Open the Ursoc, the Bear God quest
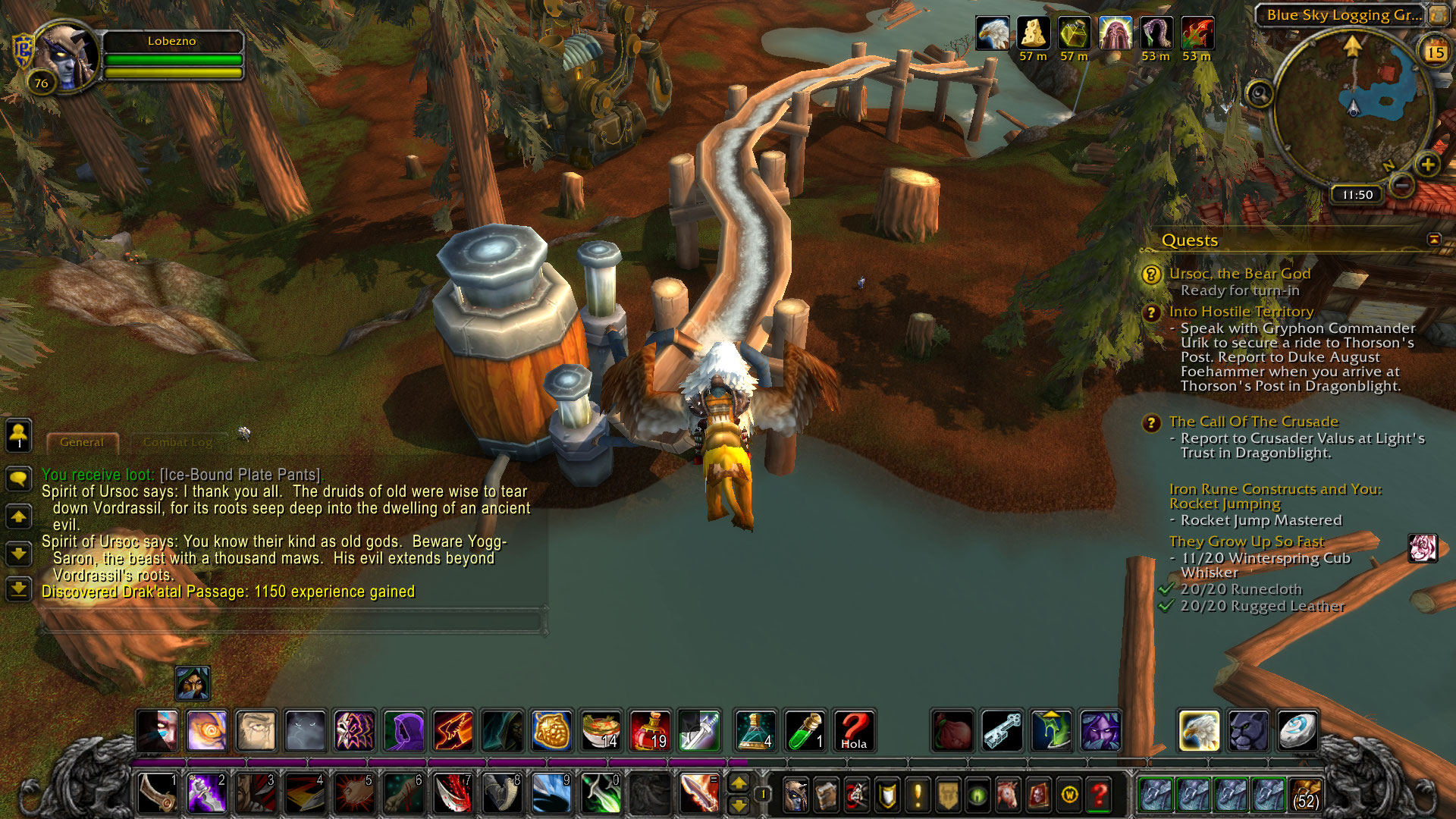The width and height of the screenshot is (1456, 819). [1239, 274]
